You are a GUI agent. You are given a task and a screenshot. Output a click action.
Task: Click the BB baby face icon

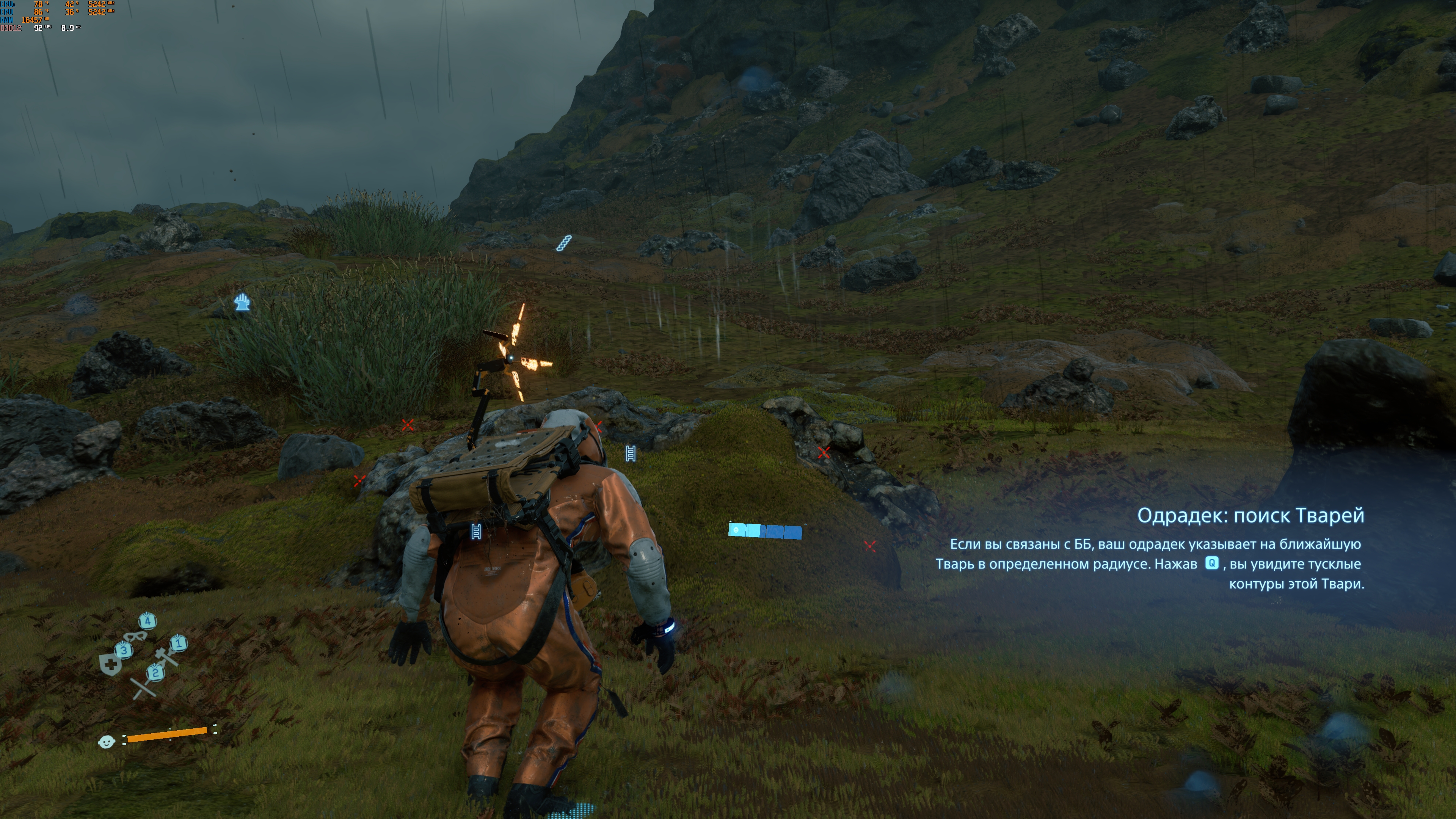click(x=106, y=741)
